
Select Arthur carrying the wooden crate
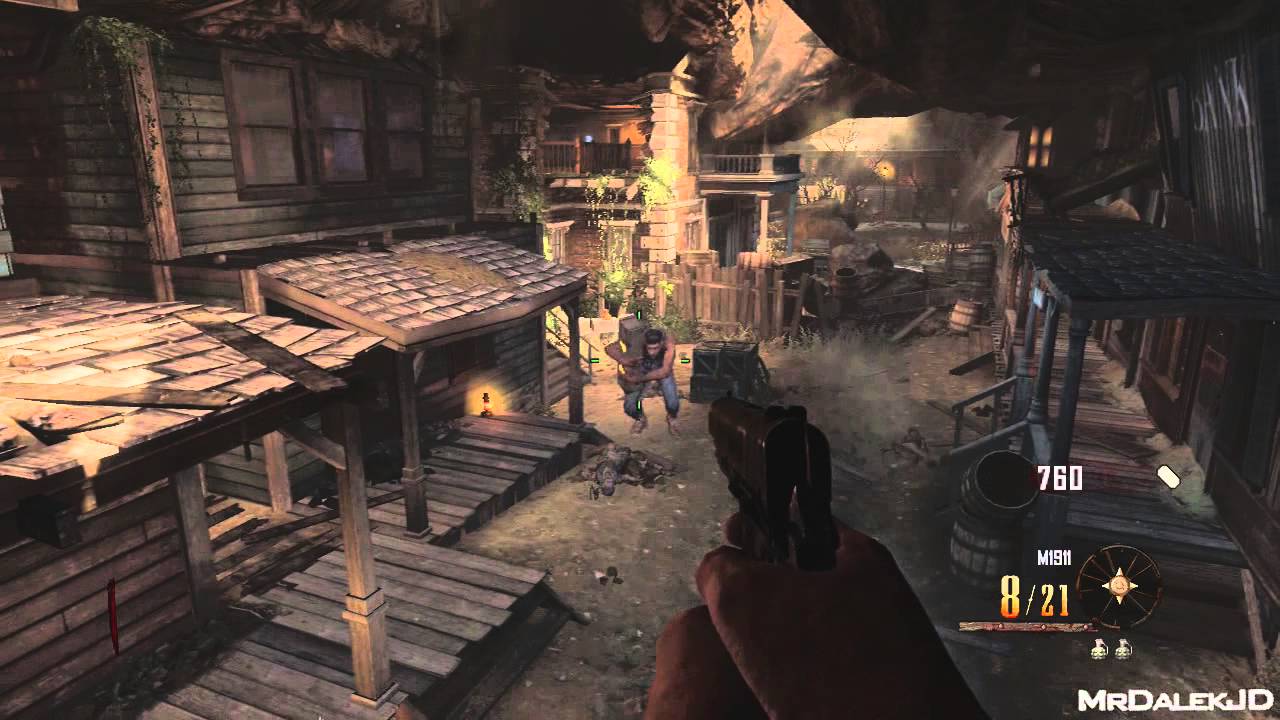pyautogui.click(x=652, y=370)
